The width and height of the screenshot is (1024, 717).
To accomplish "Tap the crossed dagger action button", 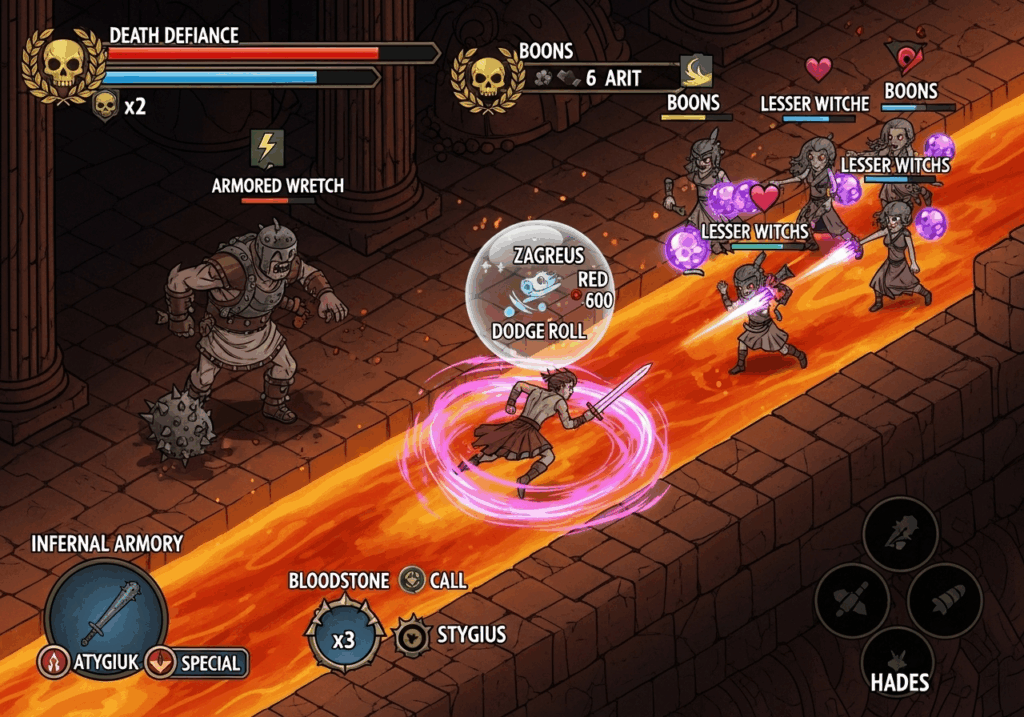I will click(x=852, y=601).
